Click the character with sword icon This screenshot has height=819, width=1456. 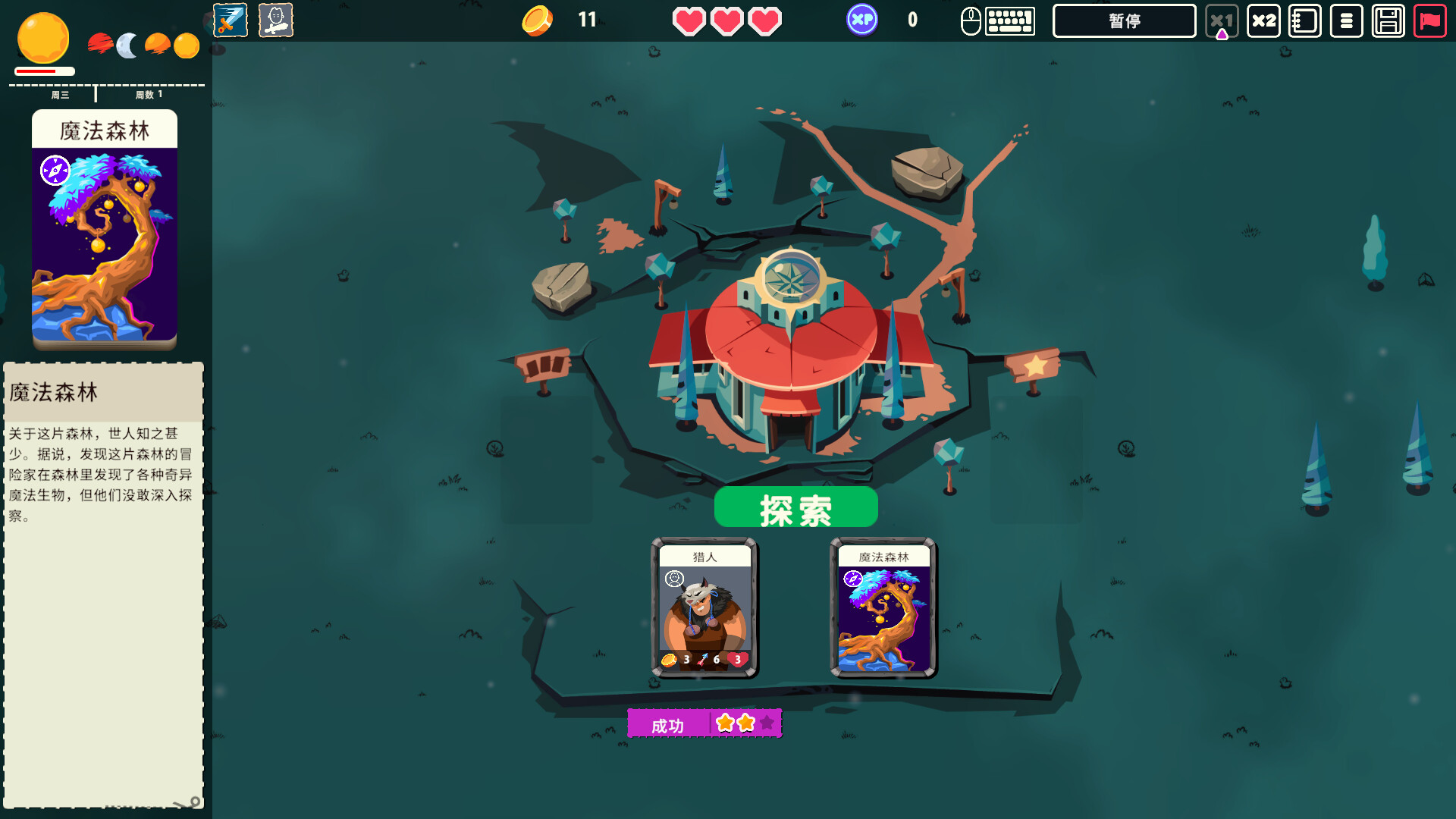(275, 20)
